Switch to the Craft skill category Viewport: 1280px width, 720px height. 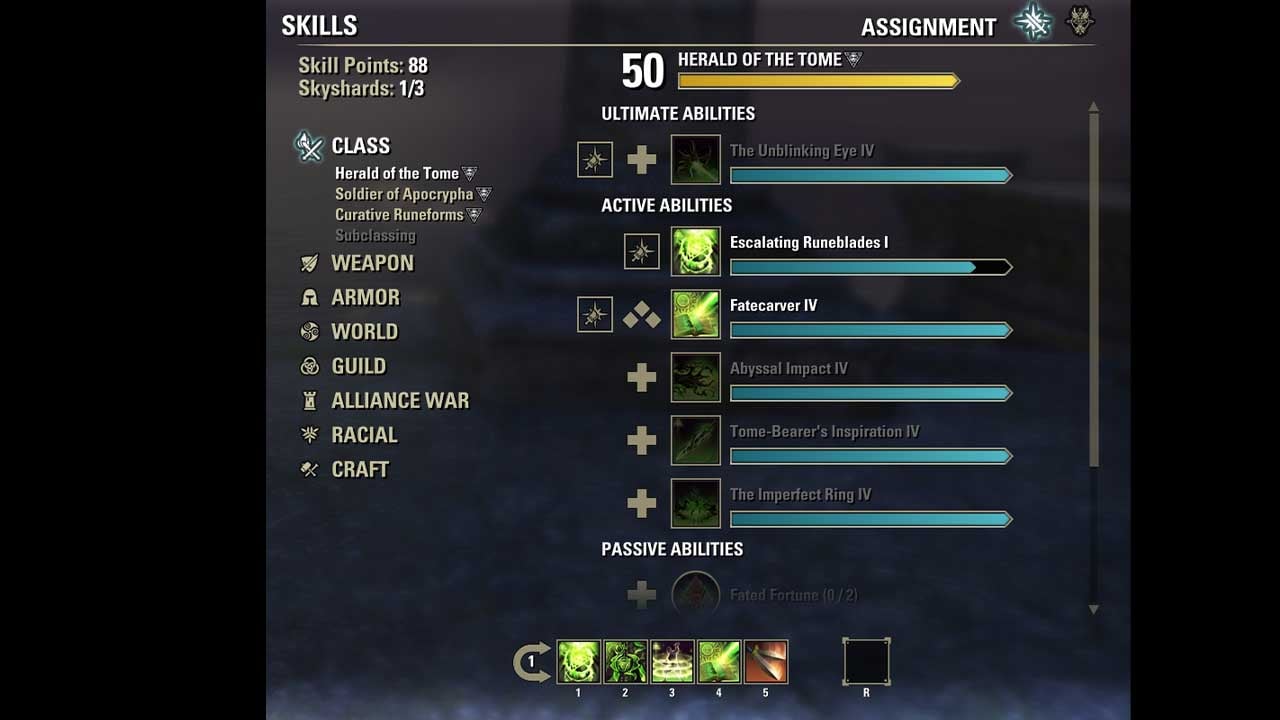[x=359, y=469]
